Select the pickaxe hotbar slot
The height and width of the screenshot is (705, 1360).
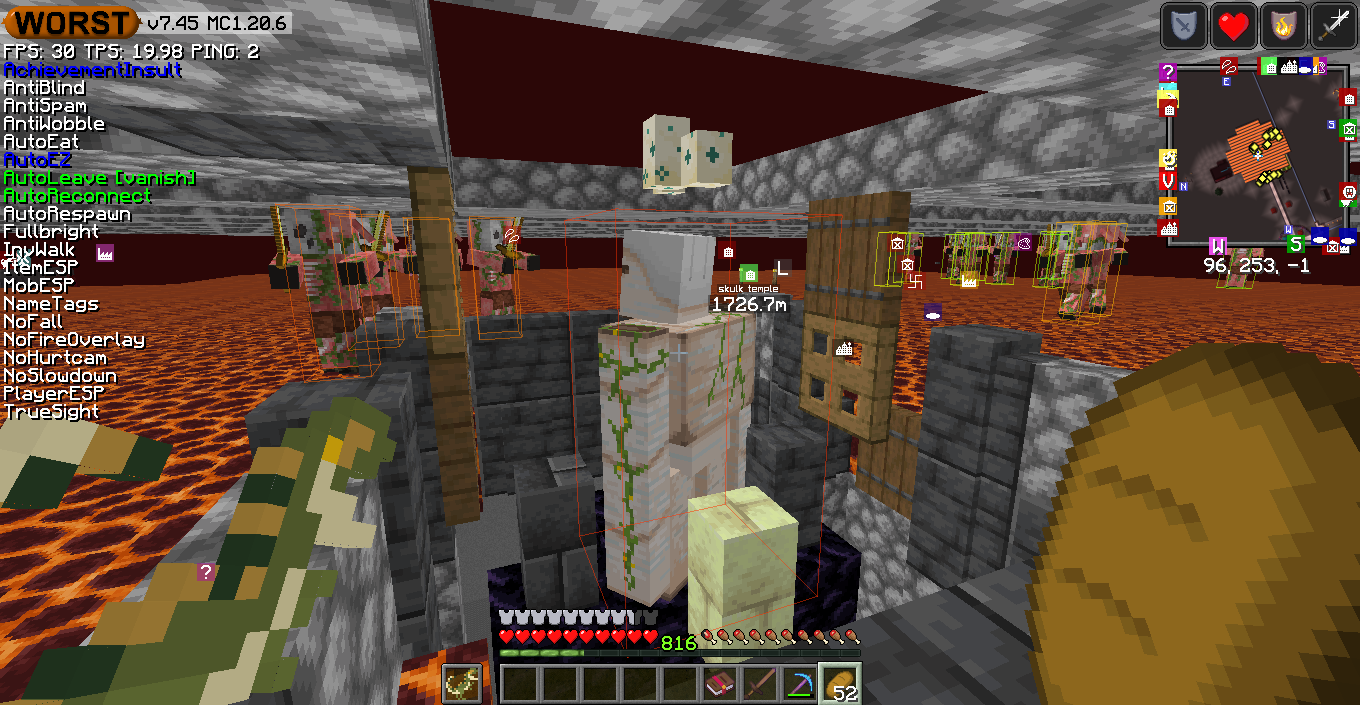799,684
